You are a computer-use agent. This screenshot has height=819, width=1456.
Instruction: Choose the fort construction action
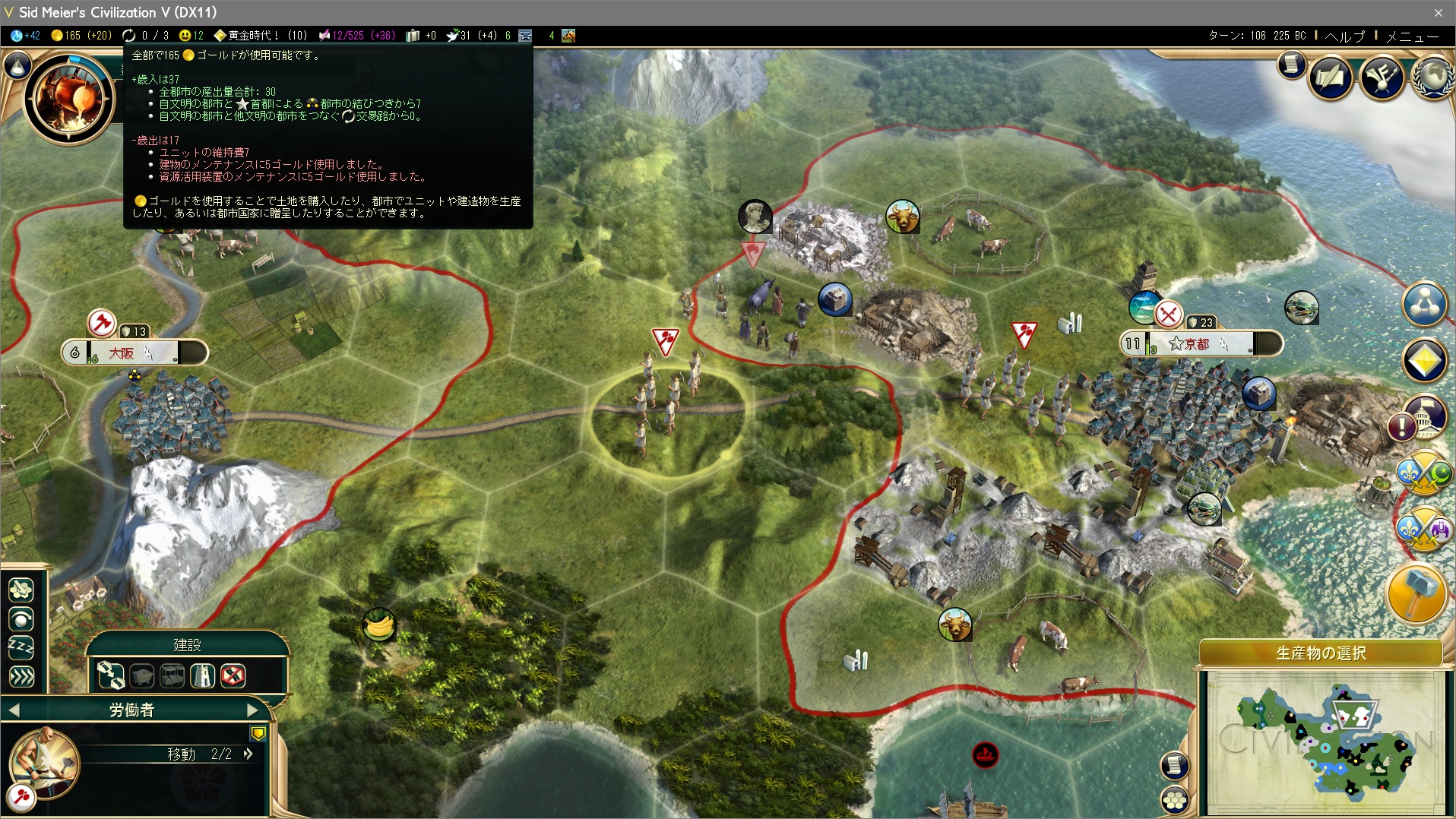pyautogui.click(x=202, y=675)
